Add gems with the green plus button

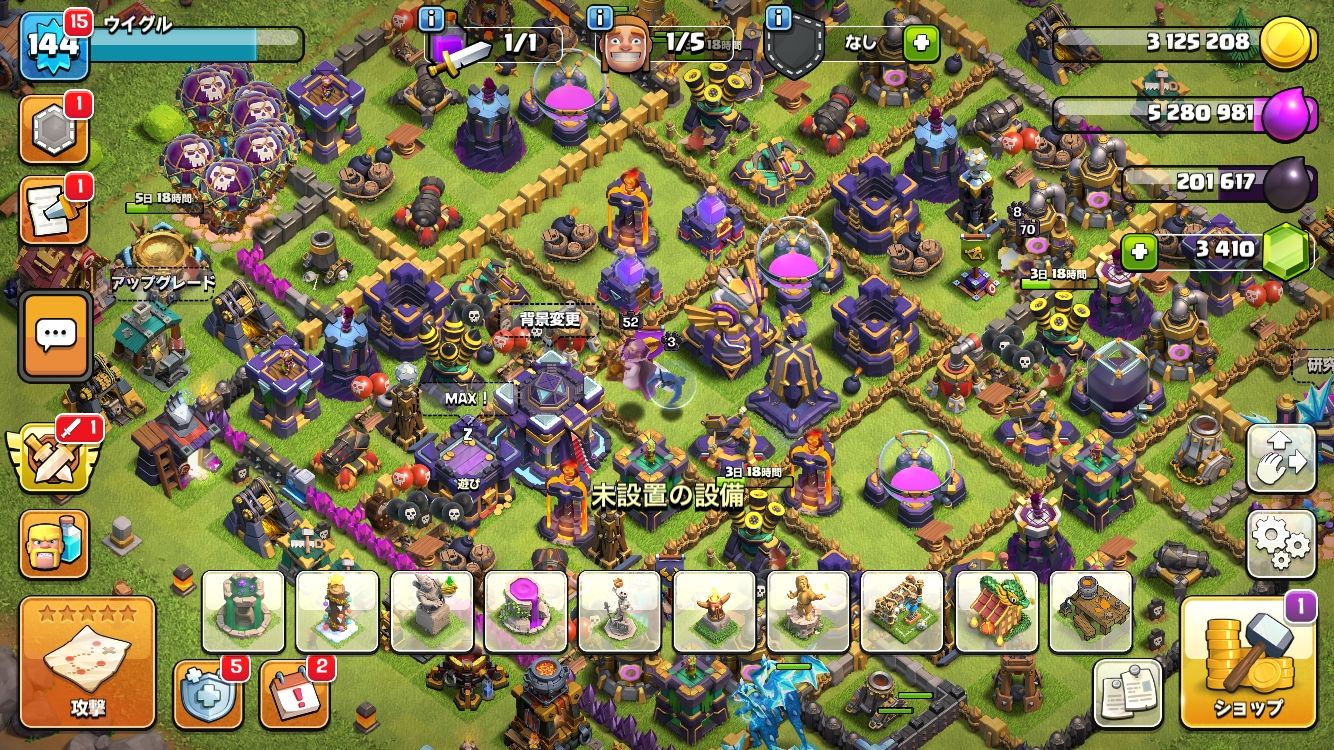tap(1138, 252)
